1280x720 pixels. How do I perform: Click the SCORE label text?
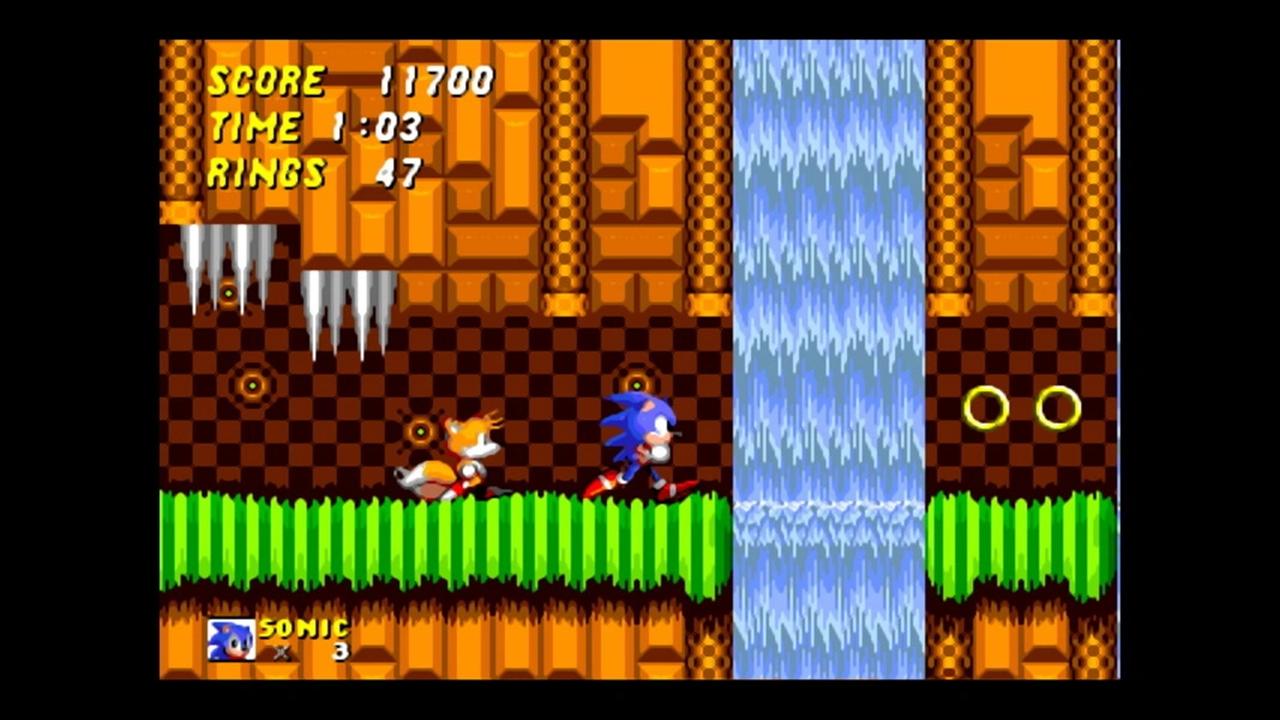coord(265,80)
